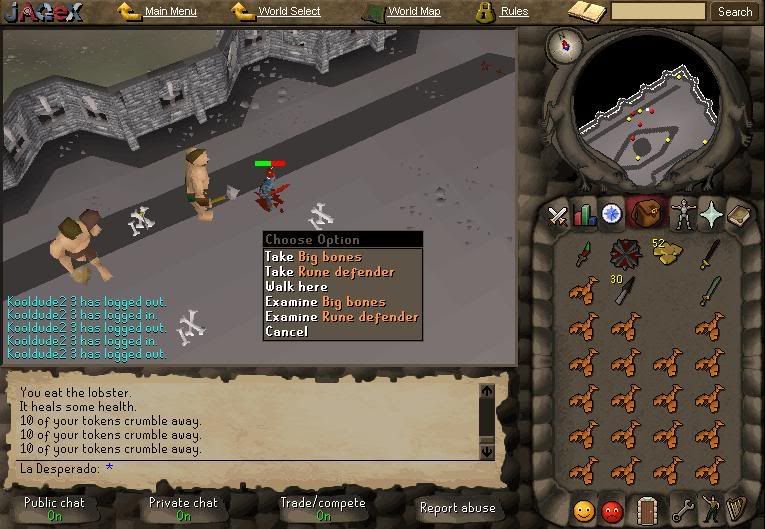Go to World Select
This screenshot has width=765, height=529.
(288, 12)
